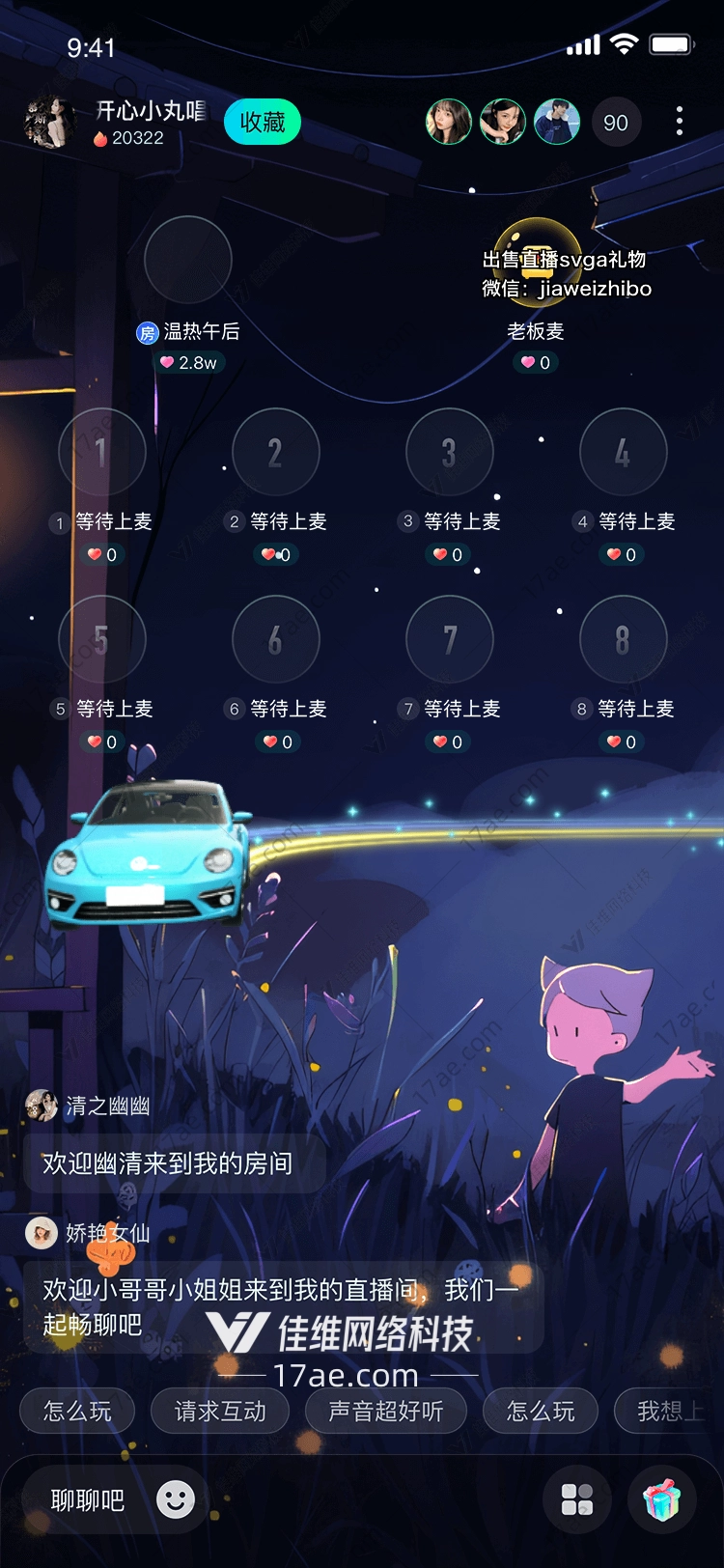Open the smiley emoji picker

(x=176, y=1499)
